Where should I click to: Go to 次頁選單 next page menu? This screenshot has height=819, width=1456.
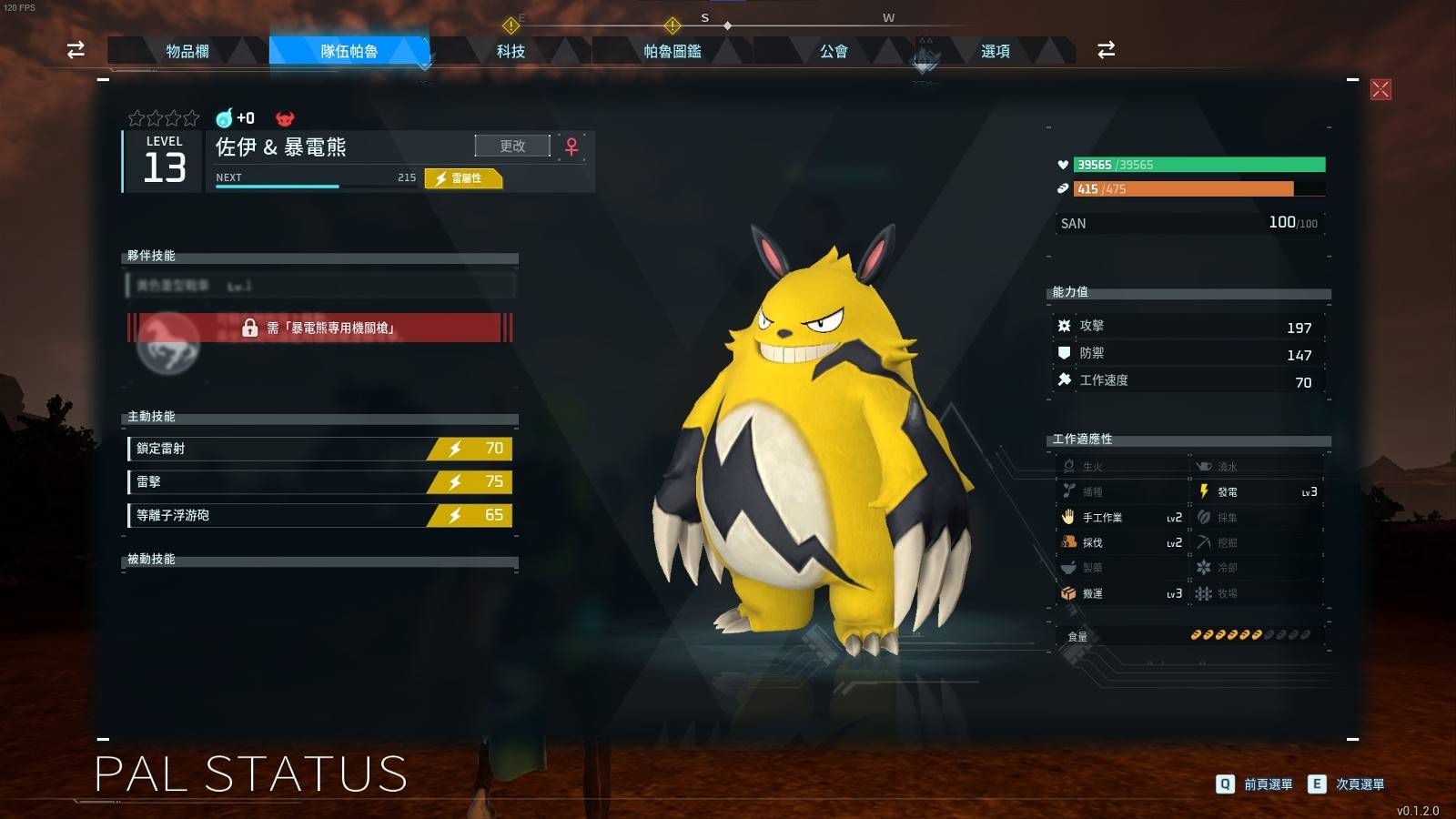point(1347,784)
